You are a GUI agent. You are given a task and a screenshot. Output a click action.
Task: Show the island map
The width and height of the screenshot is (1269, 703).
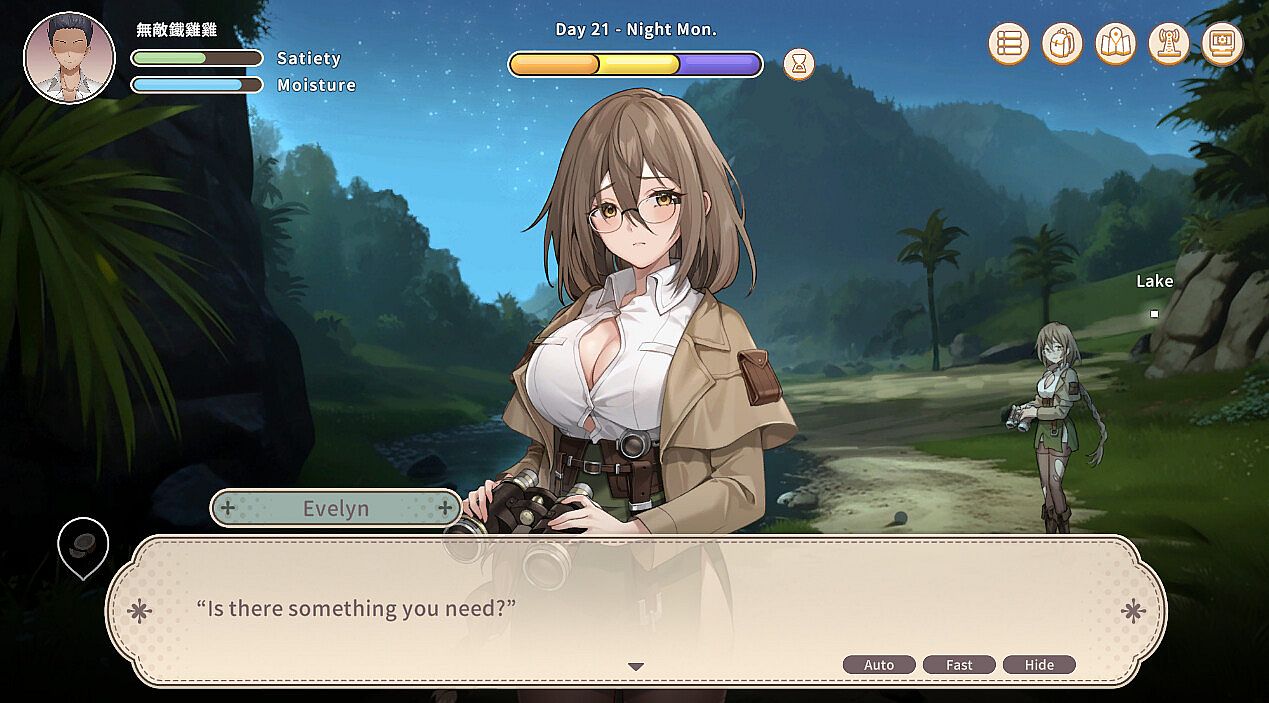tap(1115, 44)
